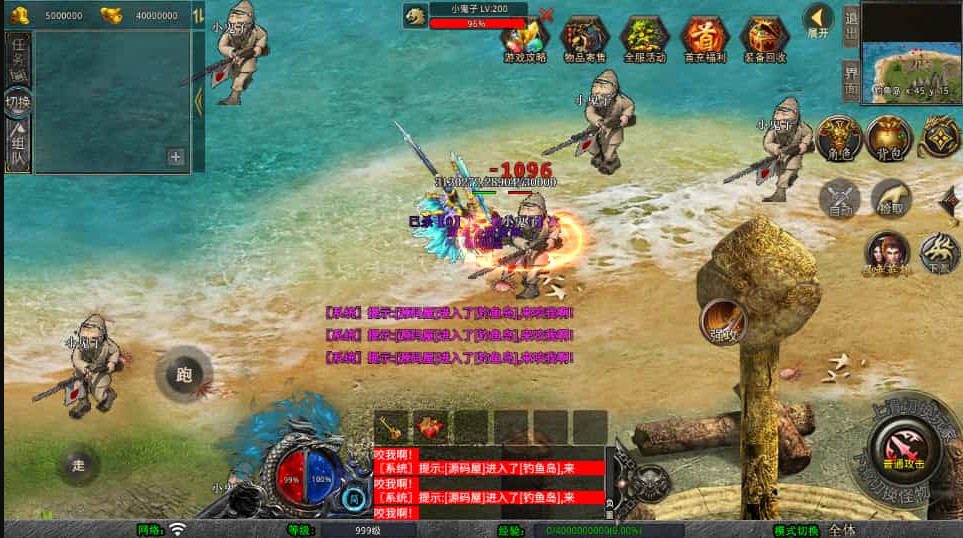Open the 物品寄售 consignment shop

(585, 39)
